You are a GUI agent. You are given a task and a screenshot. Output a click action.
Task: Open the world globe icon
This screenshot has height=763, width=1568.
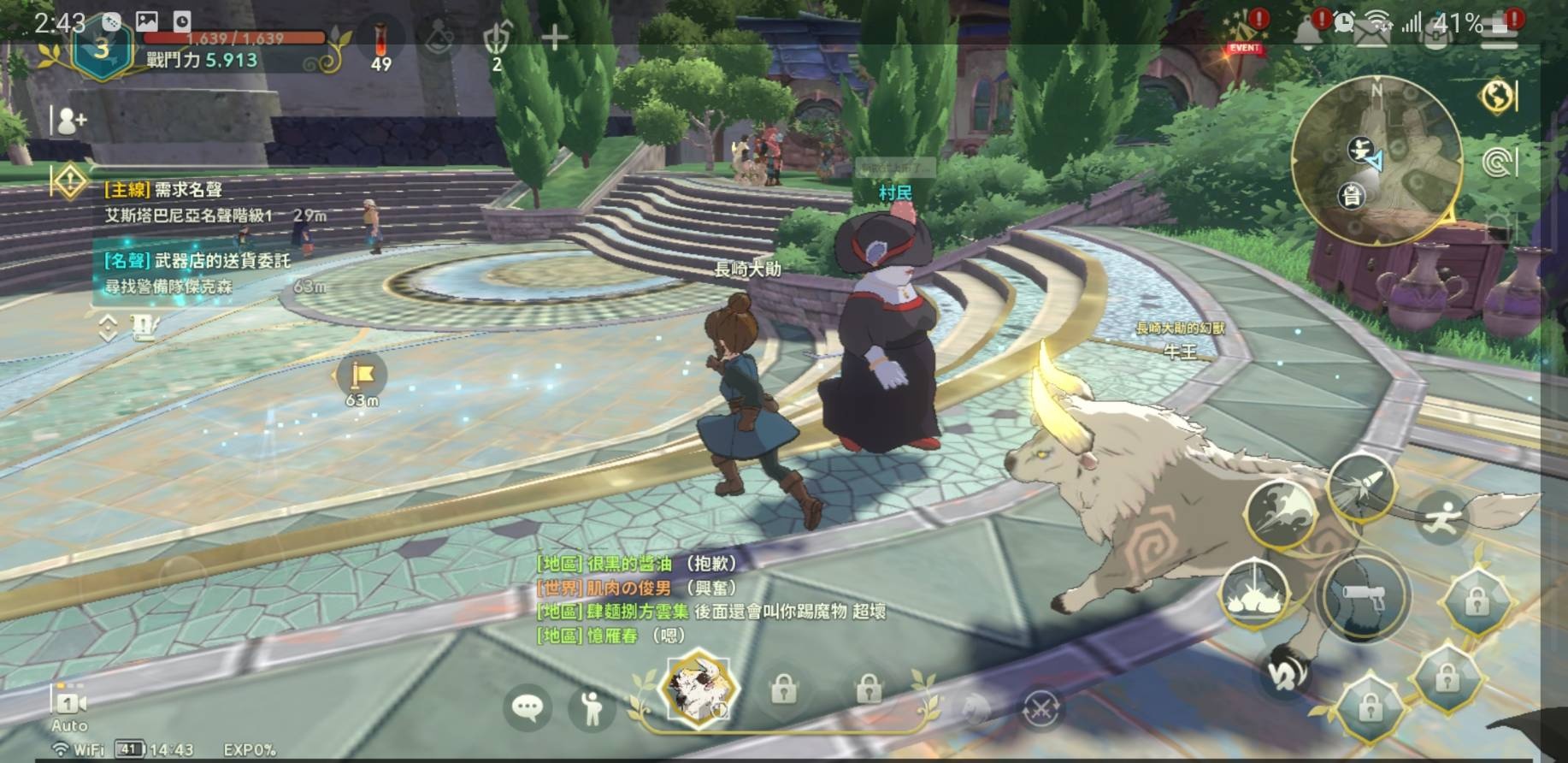[1496, 97]
